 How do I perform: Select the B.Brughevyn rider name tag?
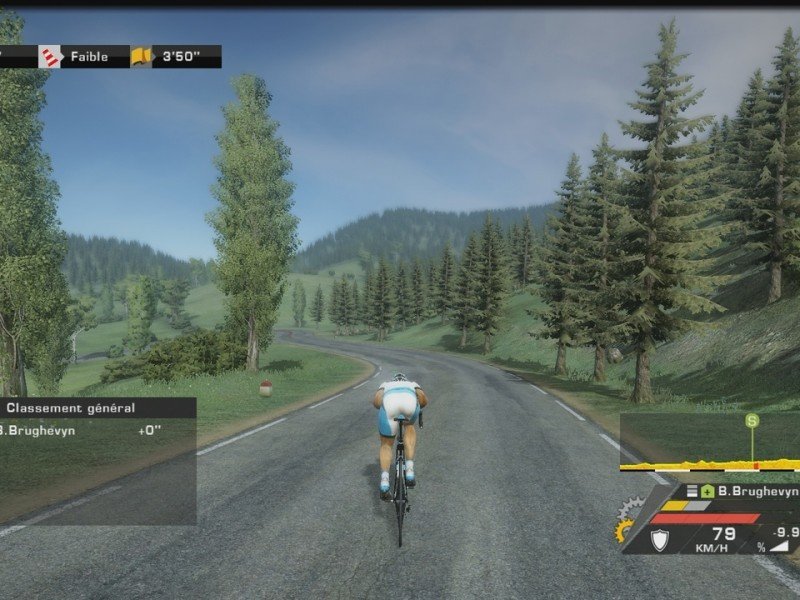point(756,492)
